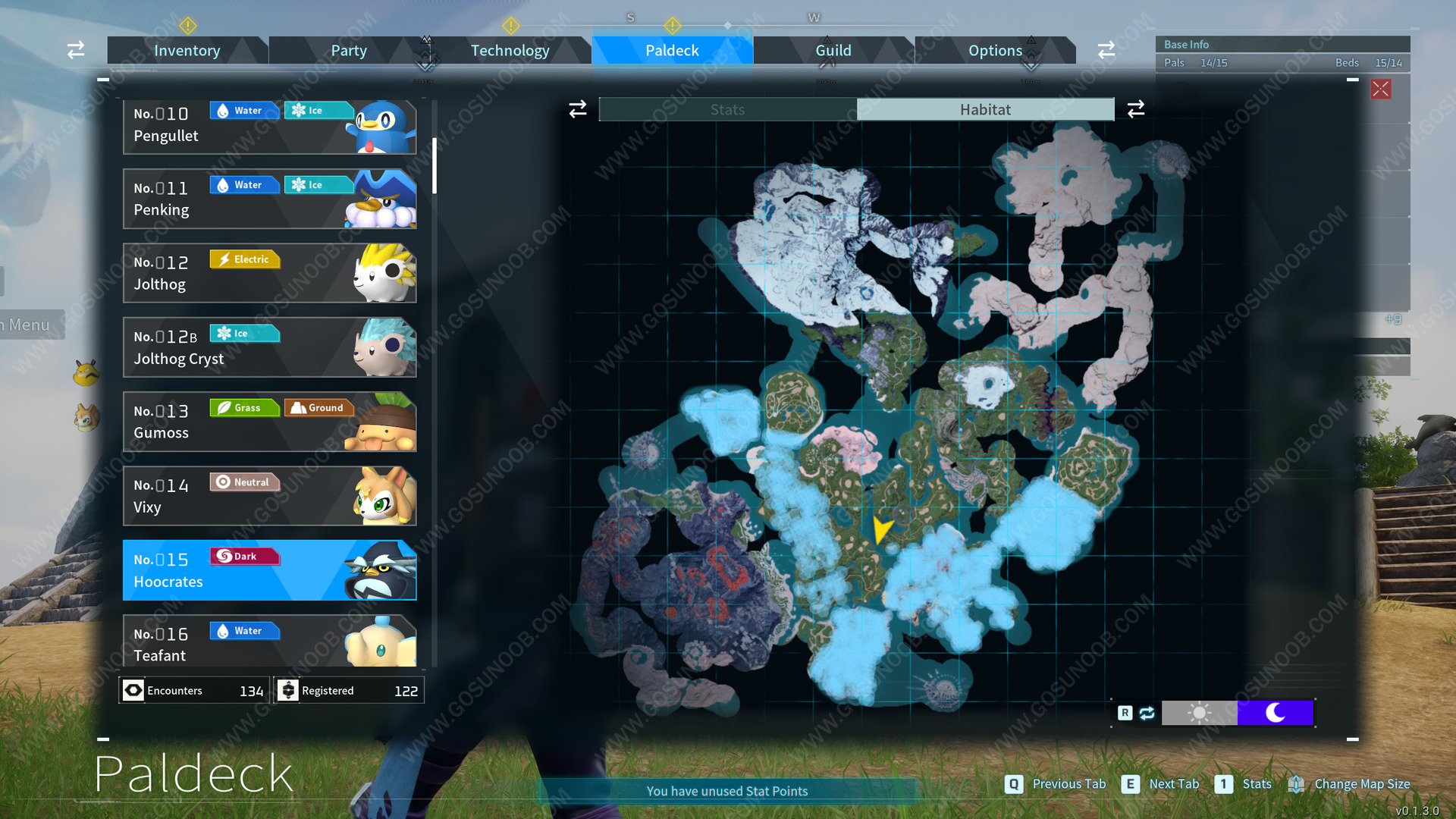Click the Ice badge on Jolthog Cryst
The width and height of the screenshot is (1456, 819).
244,333
